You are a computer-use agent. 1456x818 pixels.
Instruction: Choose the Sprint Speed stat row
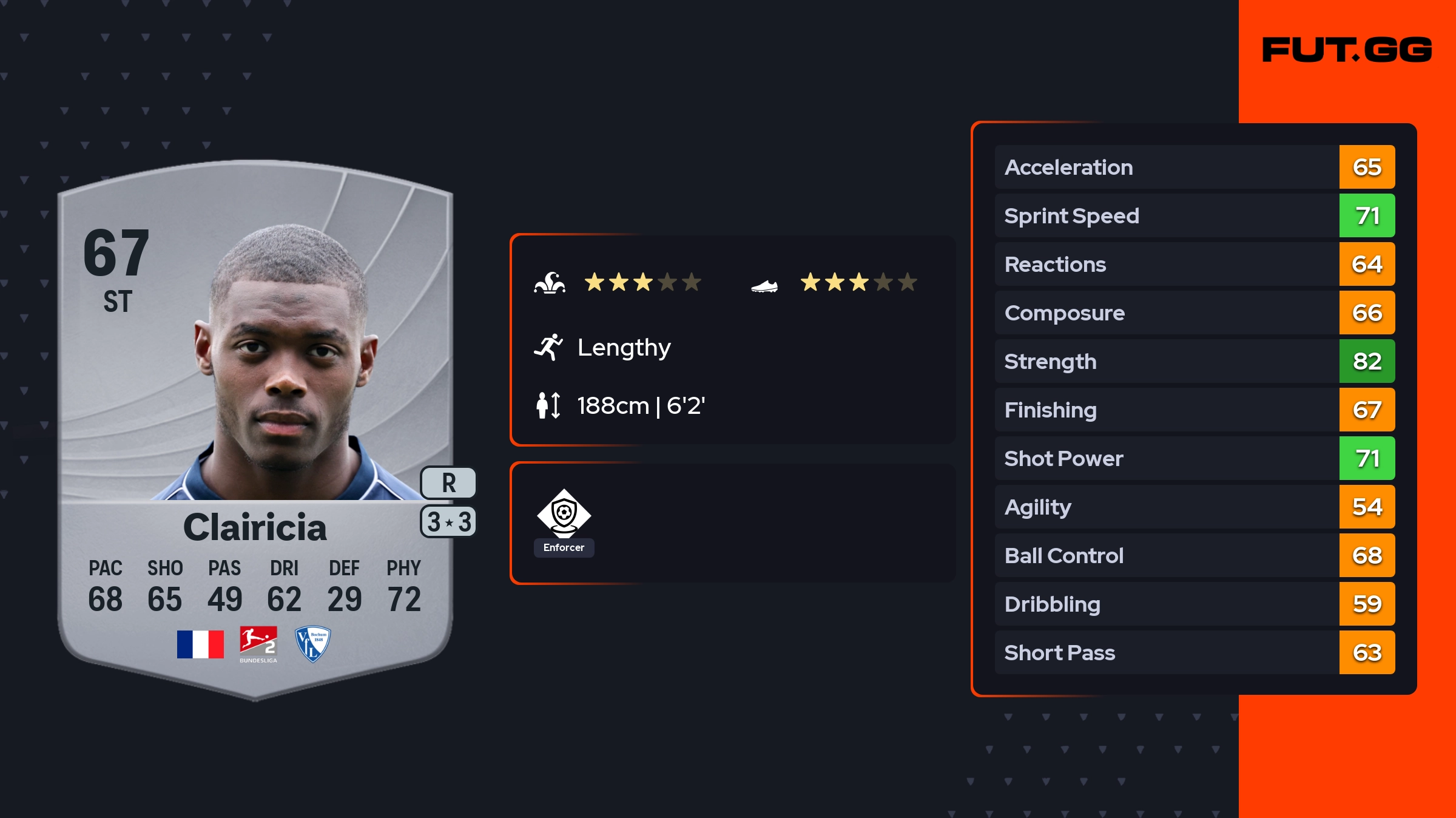[x=1194, y=215]
